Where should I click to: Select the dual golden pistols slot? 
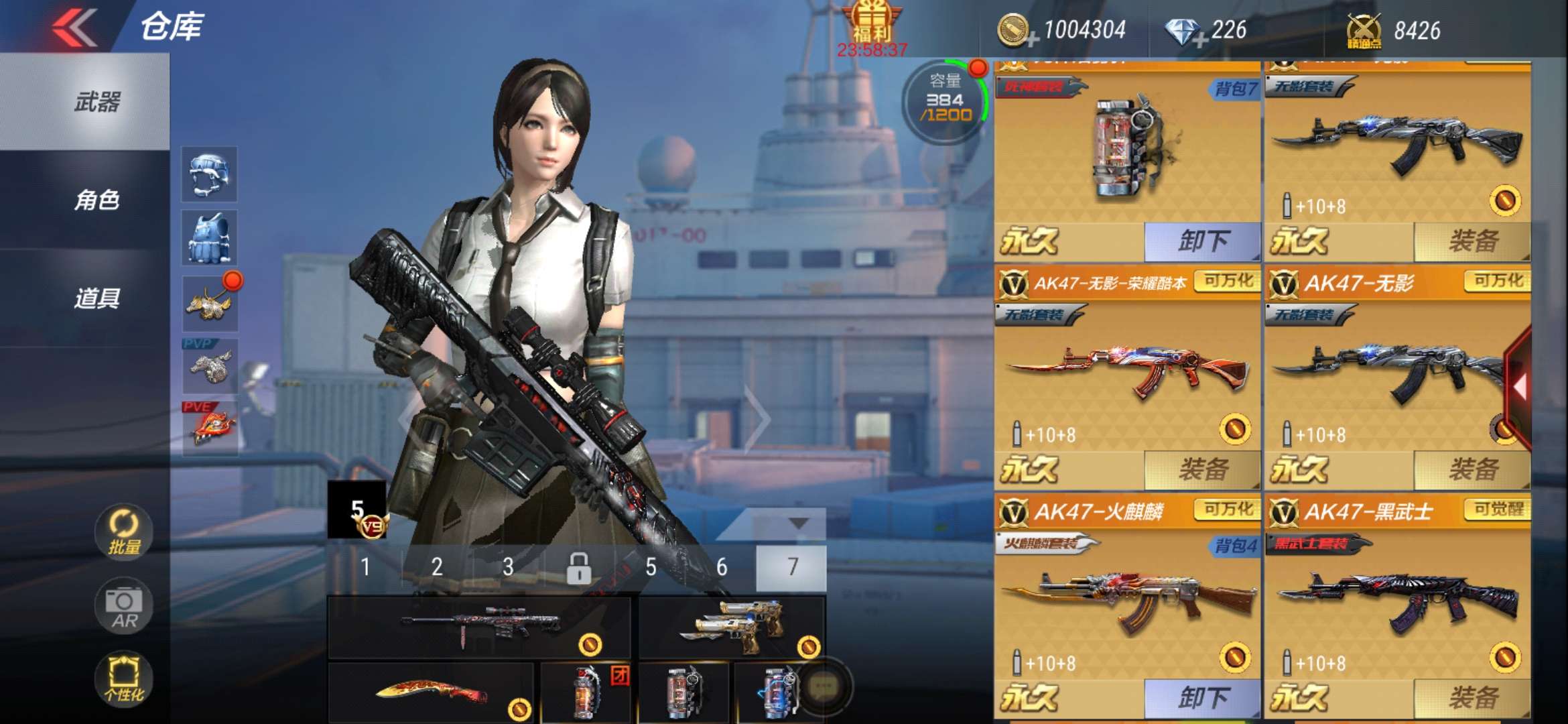(x=732, y=627)
